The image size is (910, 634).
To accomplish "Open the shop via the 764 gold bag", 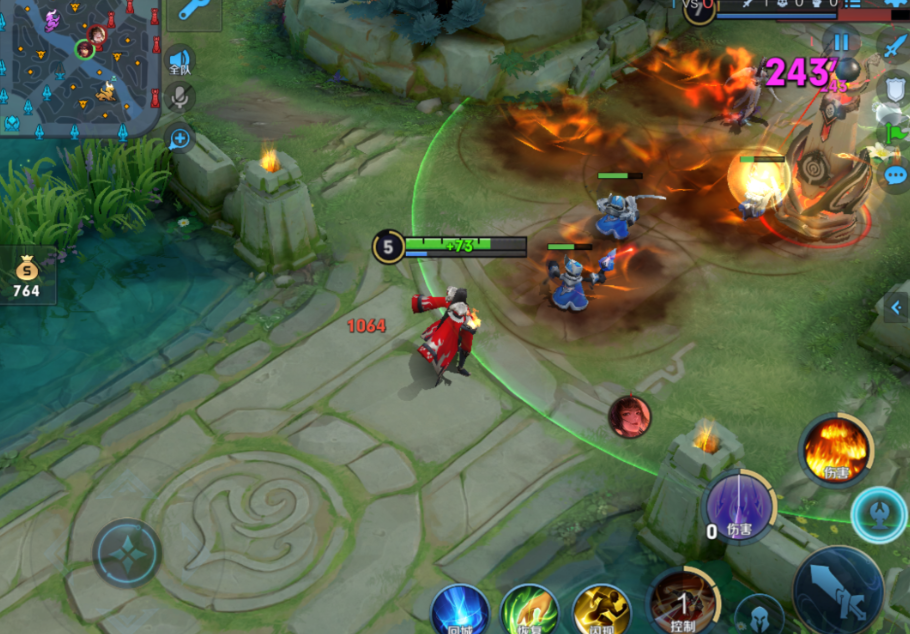I will pos(27,276).
